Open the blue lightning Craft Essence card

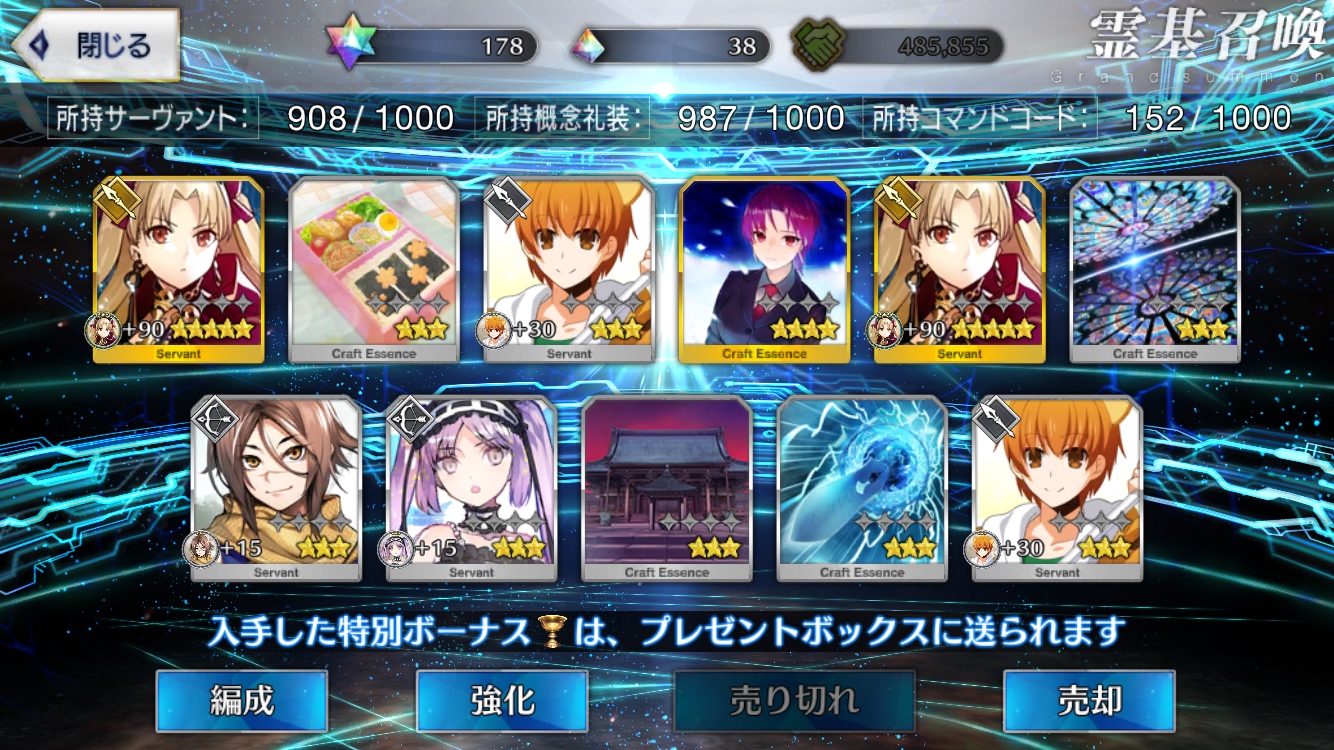click(x=862, y=488)
